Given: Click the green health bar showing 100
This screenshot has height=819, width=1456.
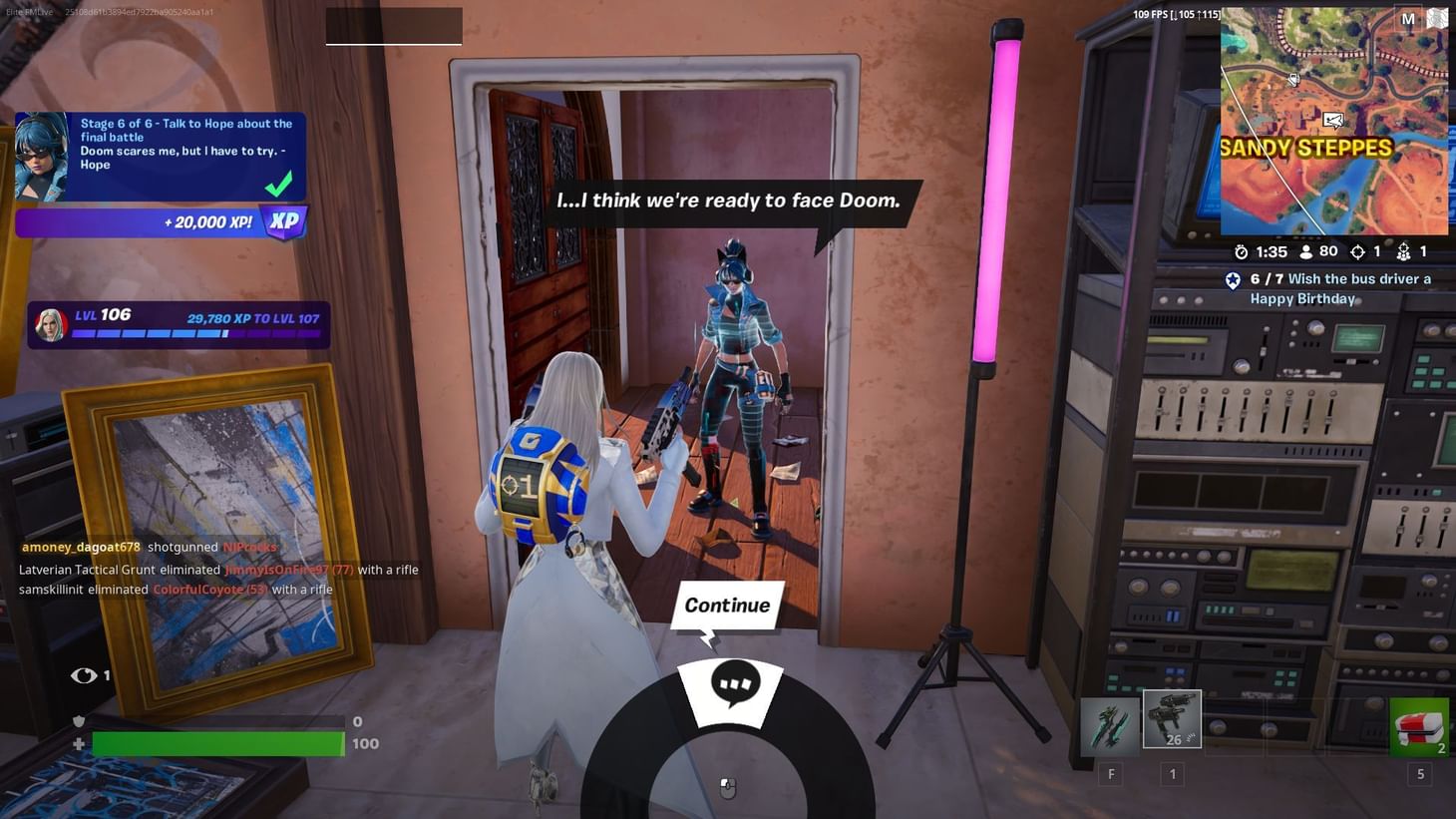Looking at the screenshot, I should click(216, 743).
